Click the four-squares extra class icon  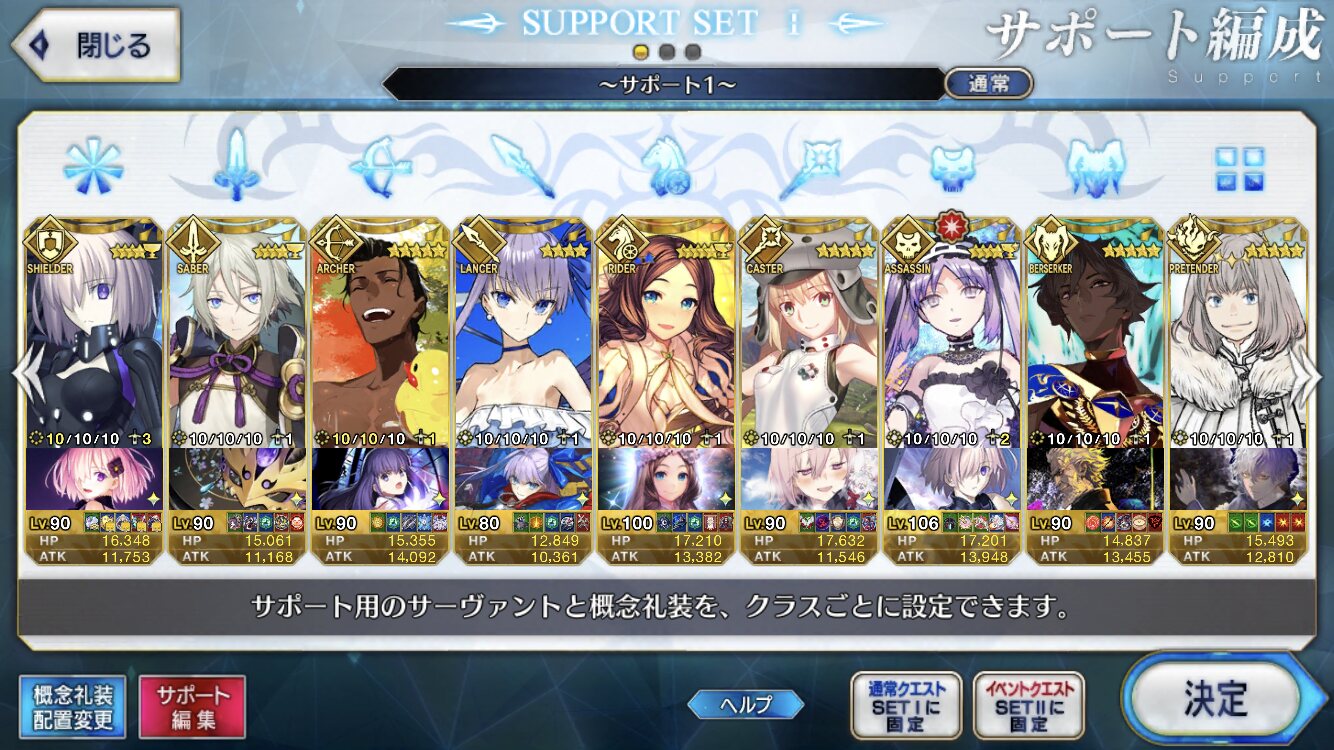[x=1239, y=168]
